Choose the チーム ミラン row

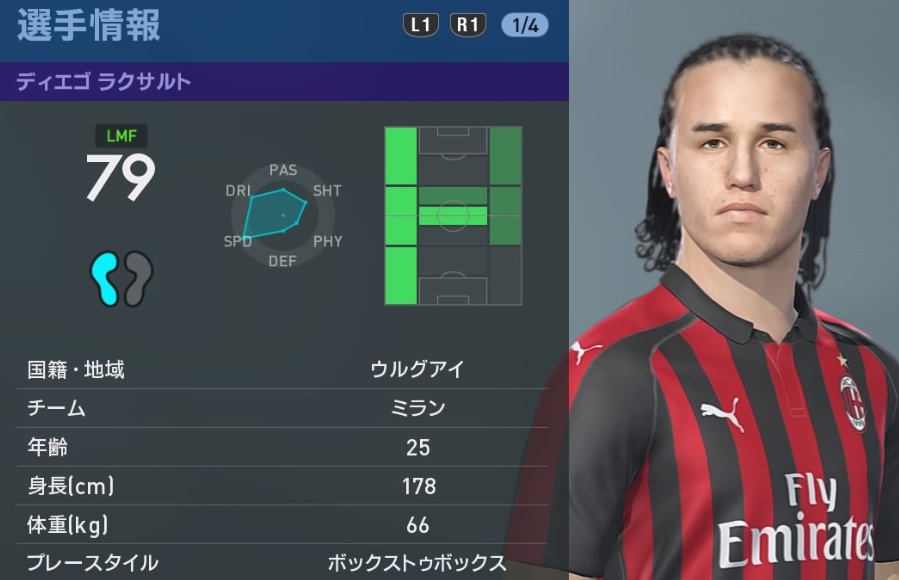(x=284, y=407)
